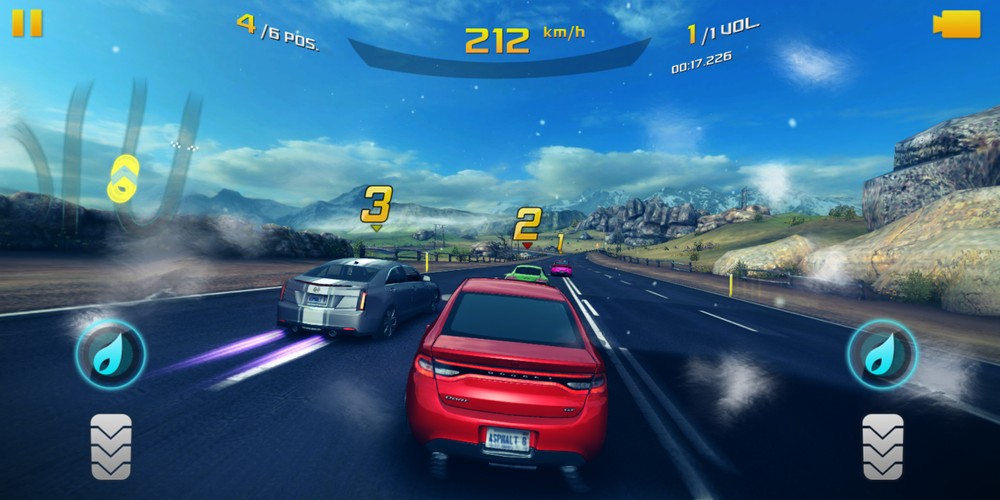
Task: Fire the right-hand nitro flame button
Action: point(882,354)
